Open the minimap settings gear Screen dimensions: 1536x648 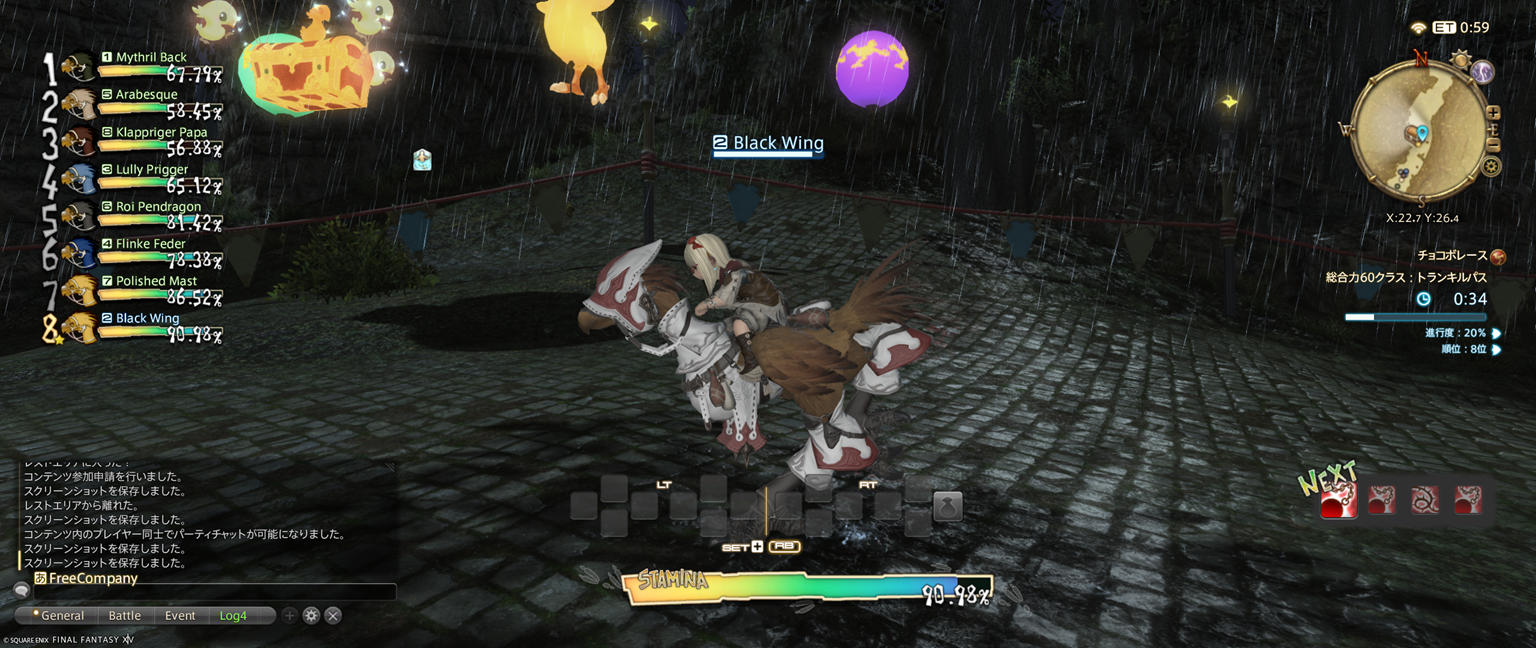coord(1491,167)
